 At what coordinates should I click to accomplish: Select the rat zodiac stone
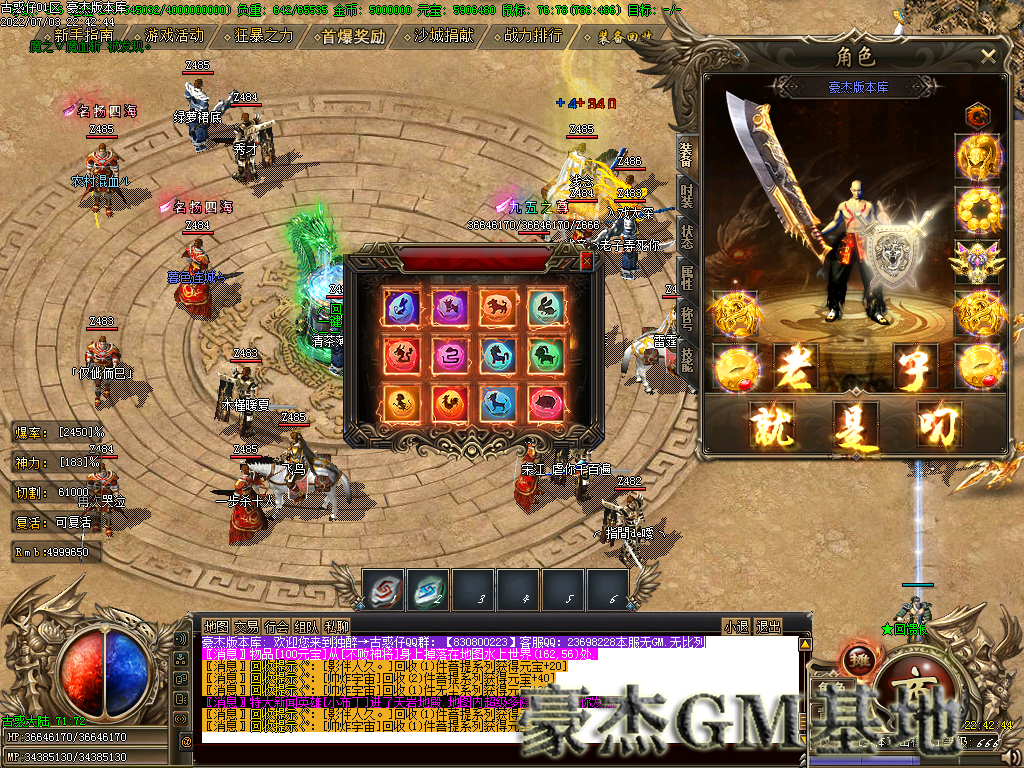(401, 307)
